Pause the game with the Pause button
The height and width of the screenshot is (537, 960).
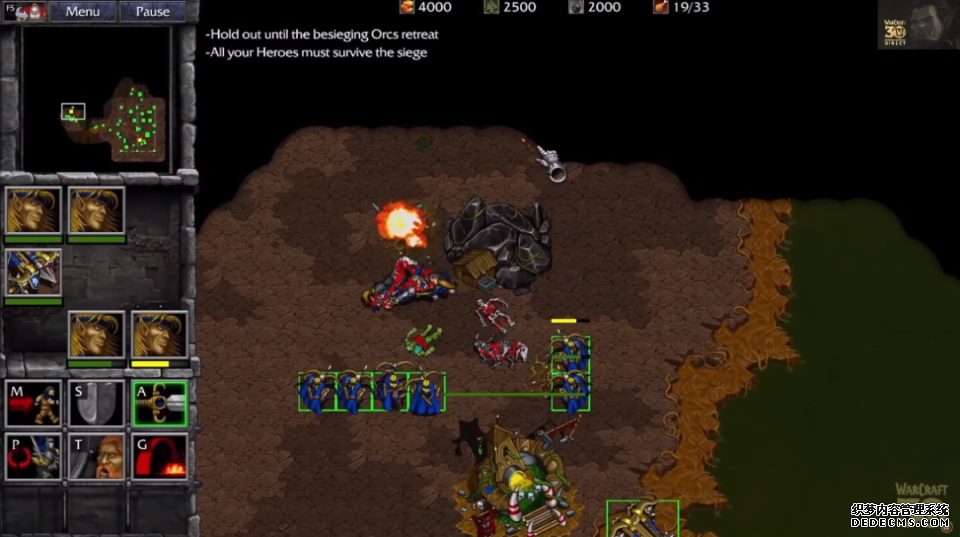point(152,12)
